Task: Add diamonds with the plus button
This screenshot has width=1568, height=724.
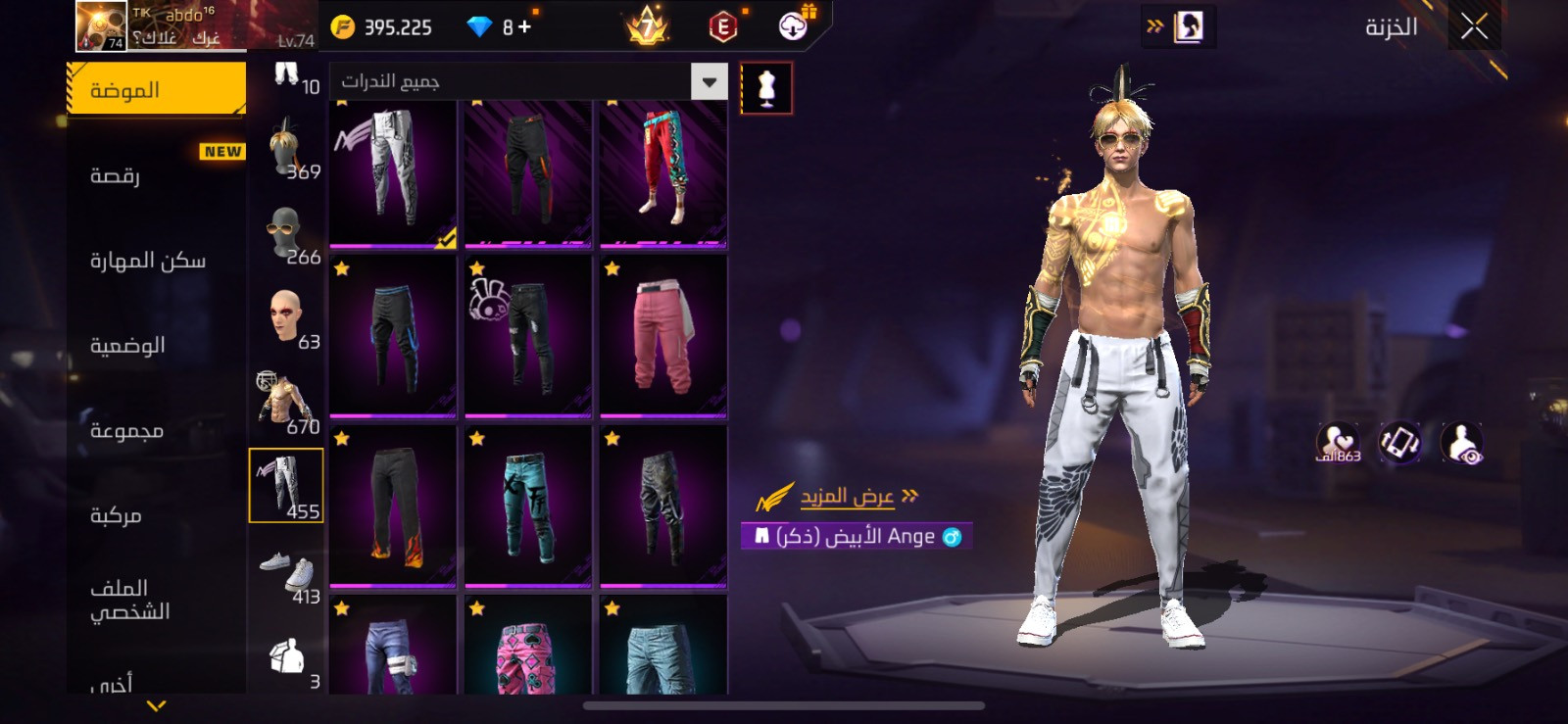Action: tap(525, 27)
